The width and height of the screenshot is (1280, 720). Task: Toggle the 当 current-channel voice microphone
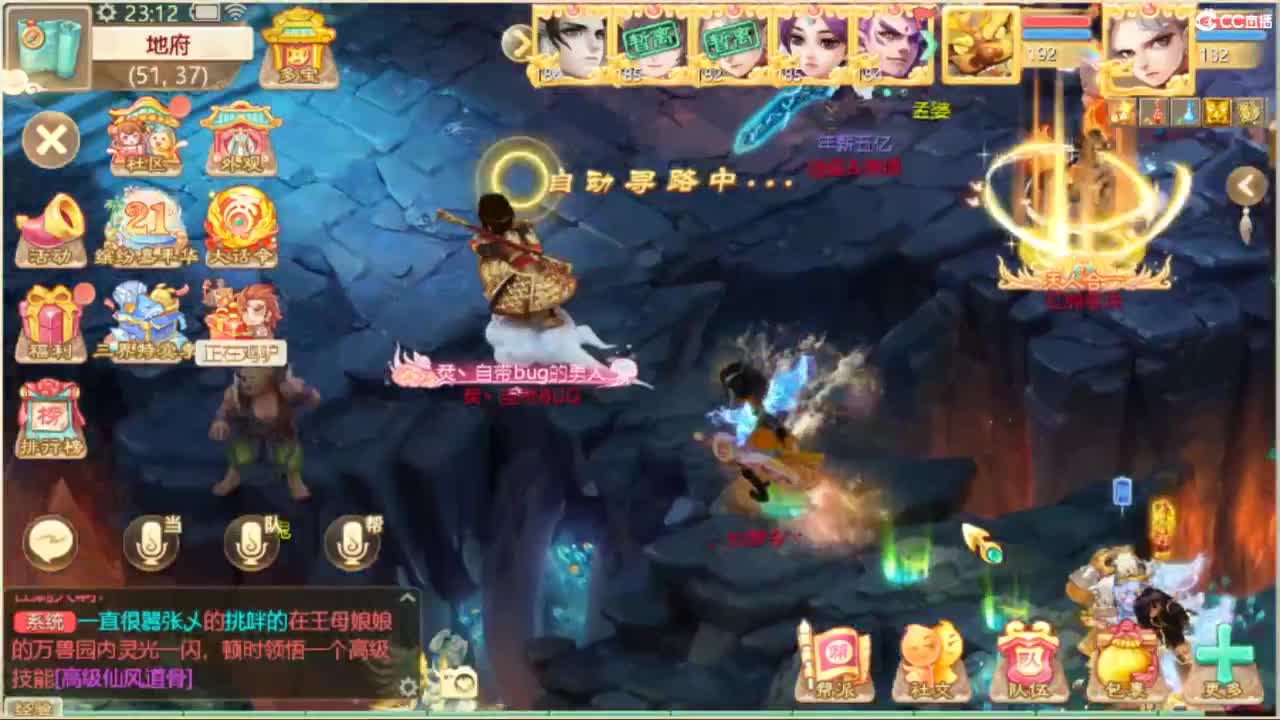(150, 541)
